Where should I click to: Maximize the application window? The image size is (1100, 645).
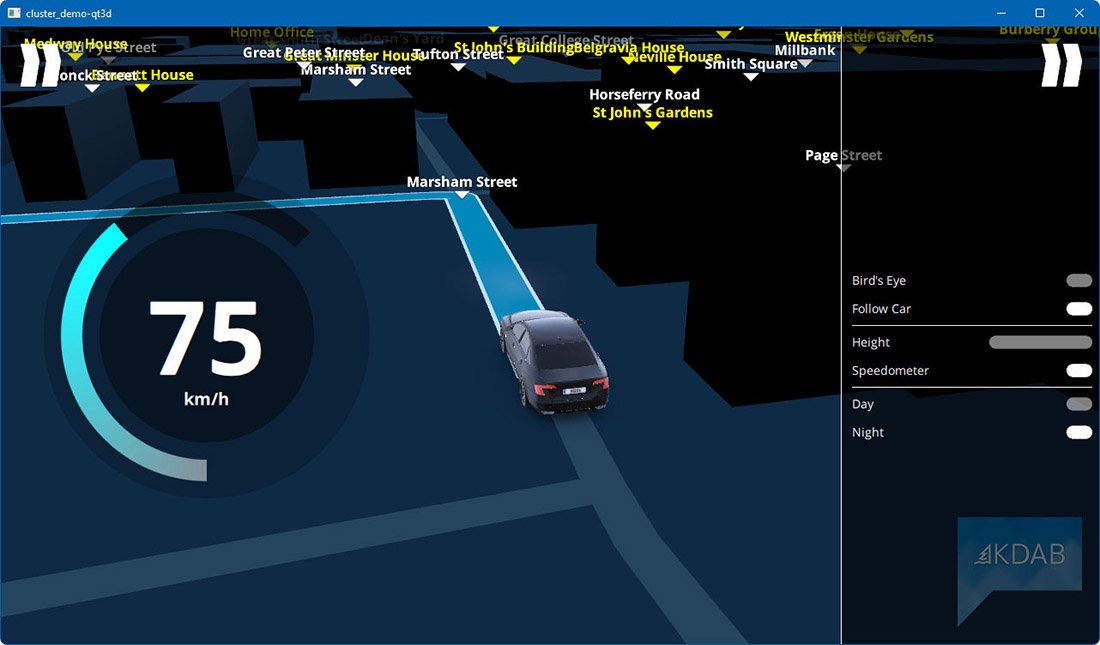point(1039,13)
